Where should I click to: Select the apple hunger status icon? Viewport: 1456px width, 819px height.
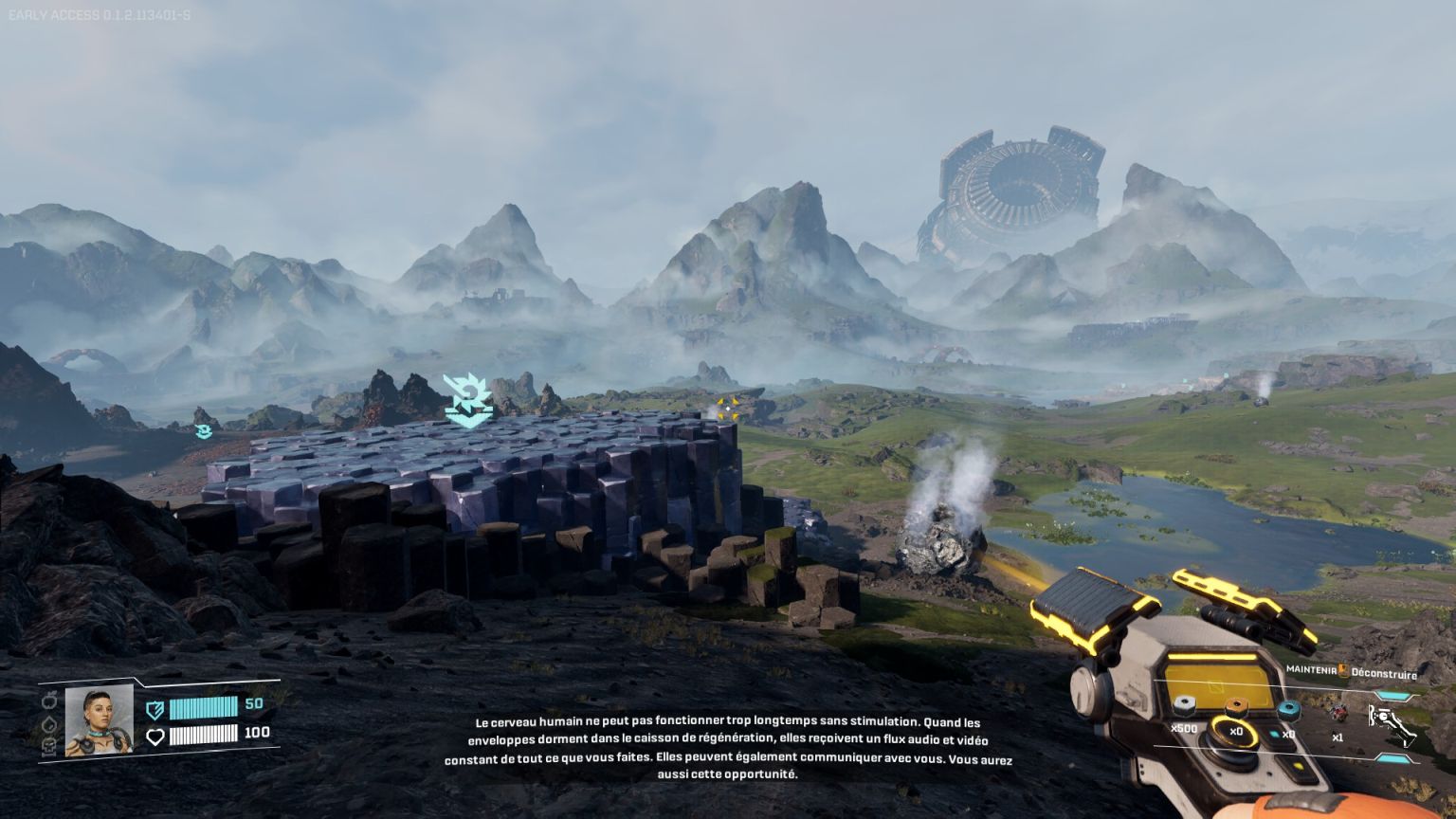[50, 702]
